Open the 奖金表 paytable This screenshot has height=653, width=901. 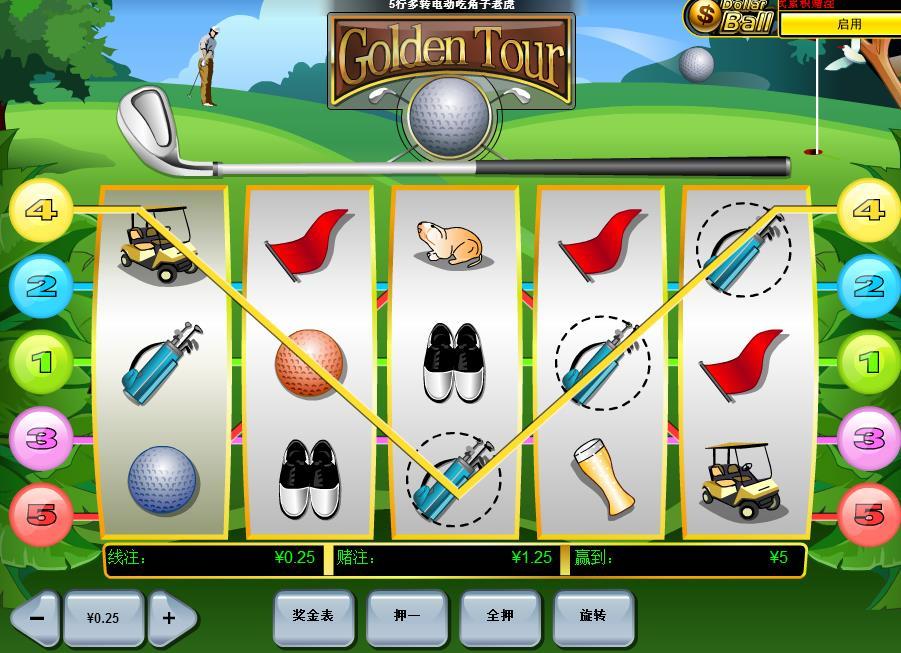313,616
